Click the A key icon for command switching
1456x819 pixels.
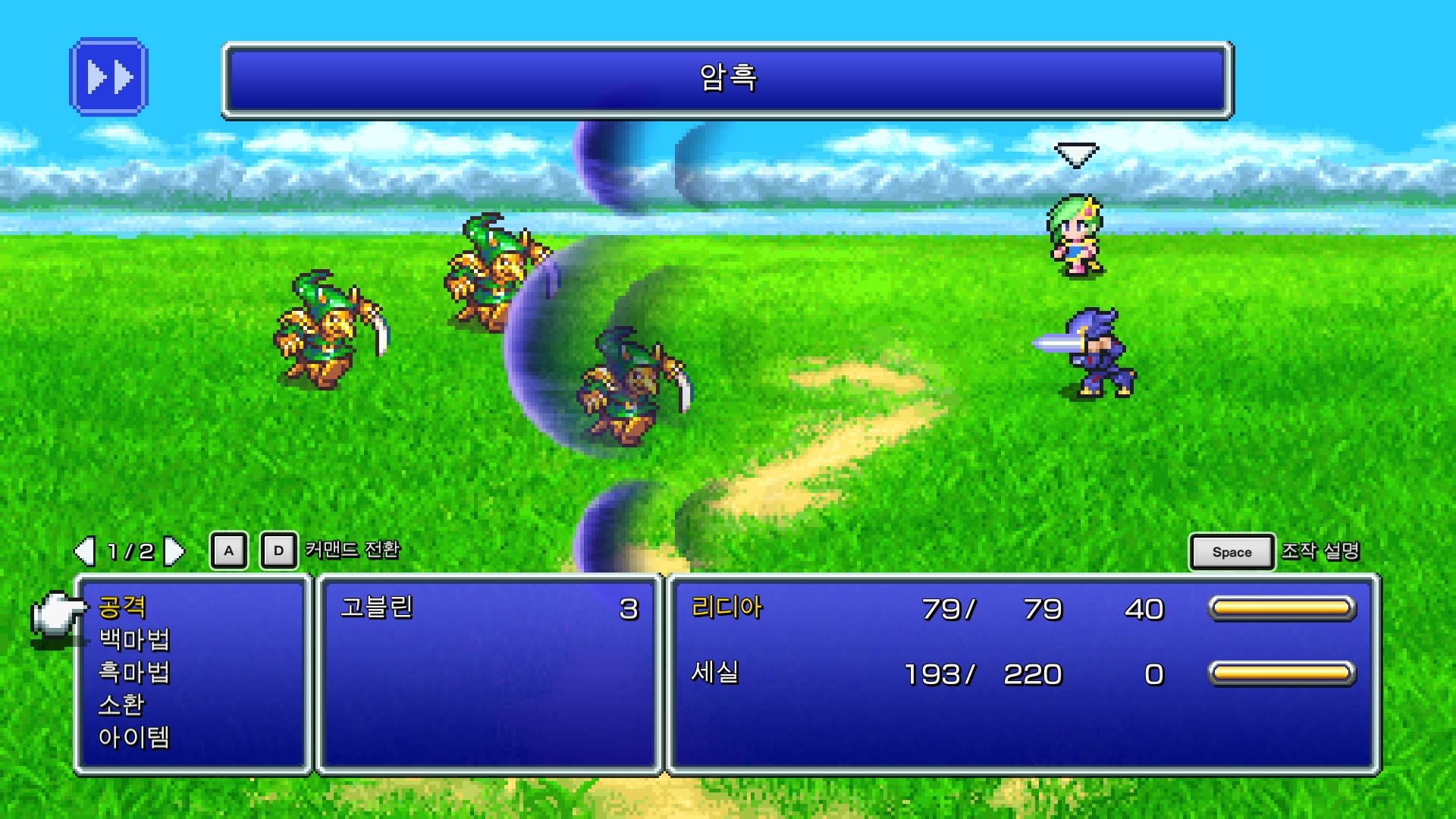[x=228, y=551]
